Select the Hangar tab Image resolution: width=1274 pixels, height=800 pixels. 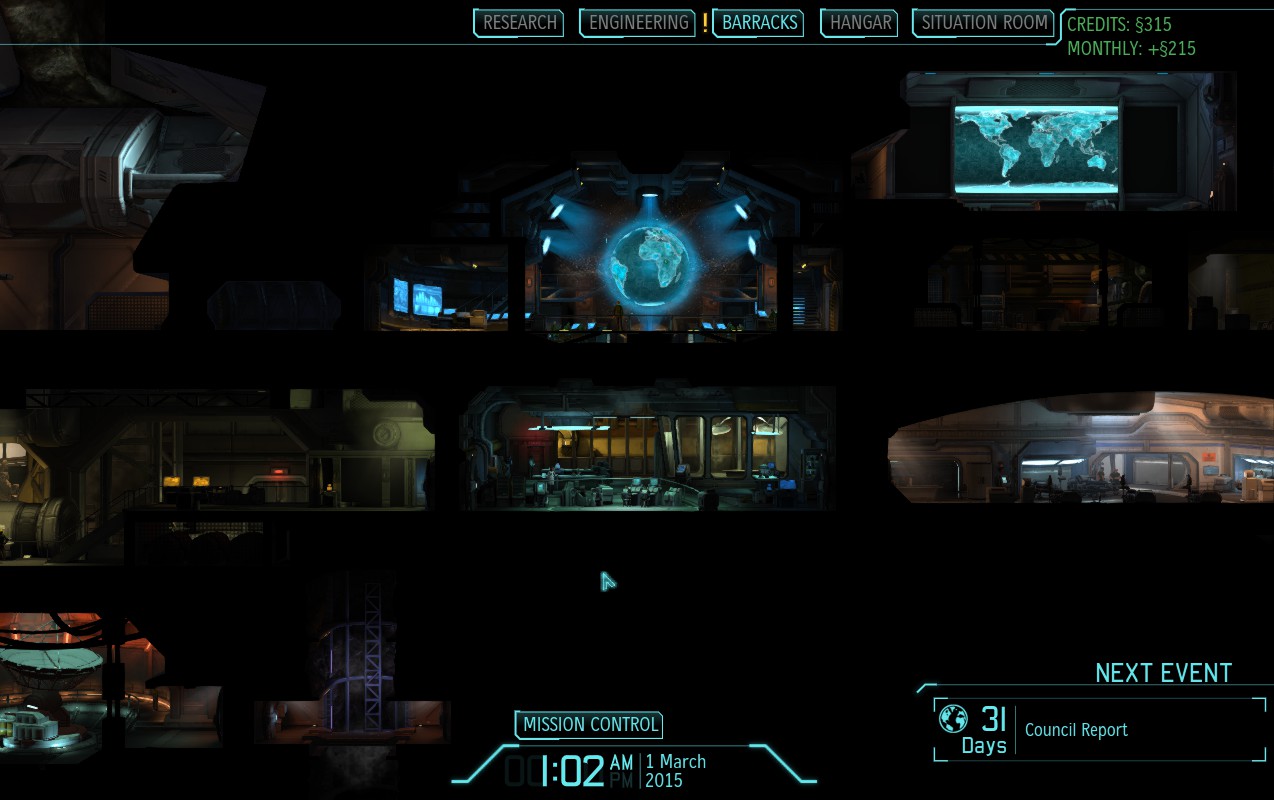860,23
